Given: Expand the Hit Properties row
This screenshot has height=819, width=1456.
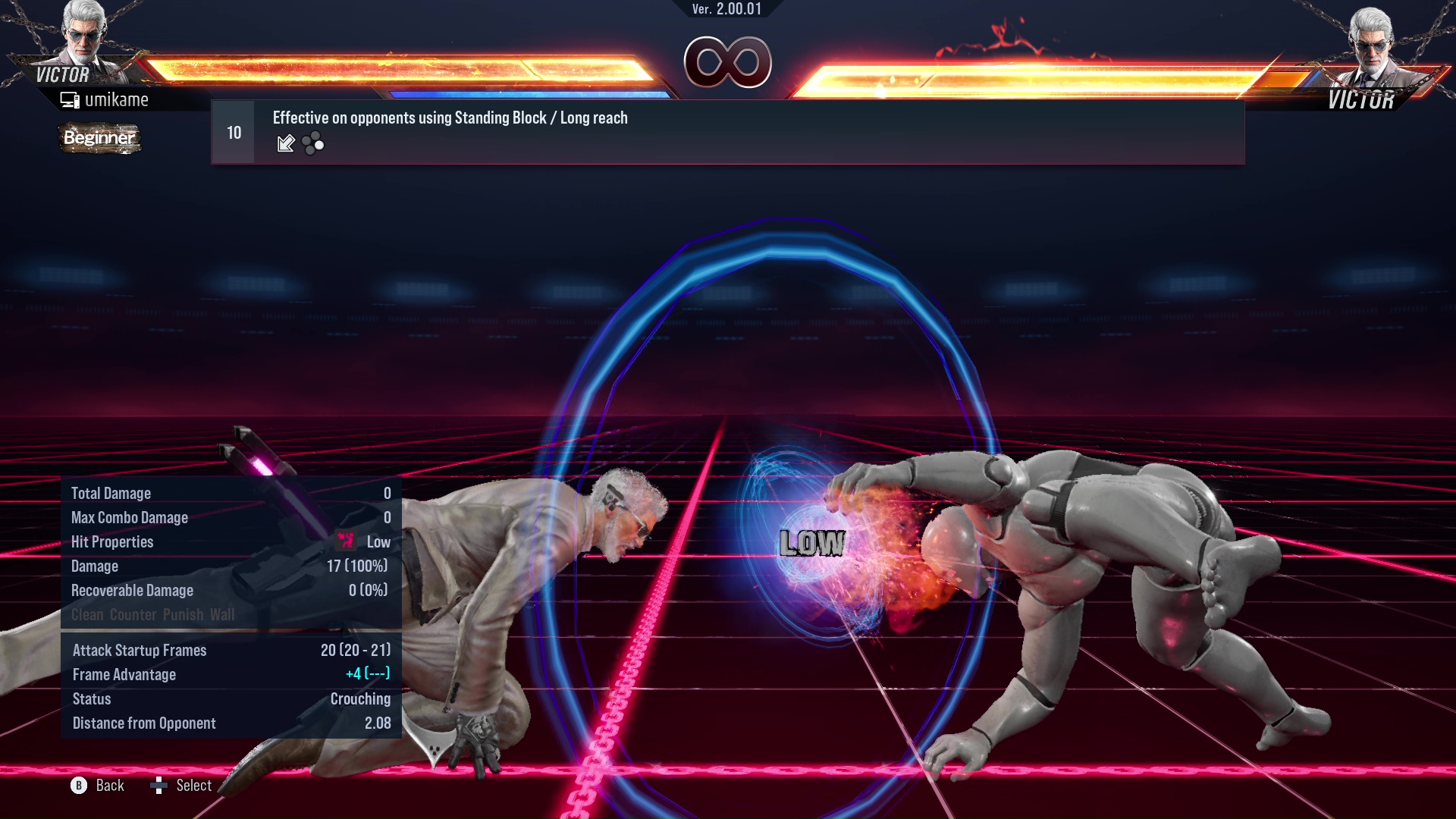Looking at the screenshot, I should point(111,541).
